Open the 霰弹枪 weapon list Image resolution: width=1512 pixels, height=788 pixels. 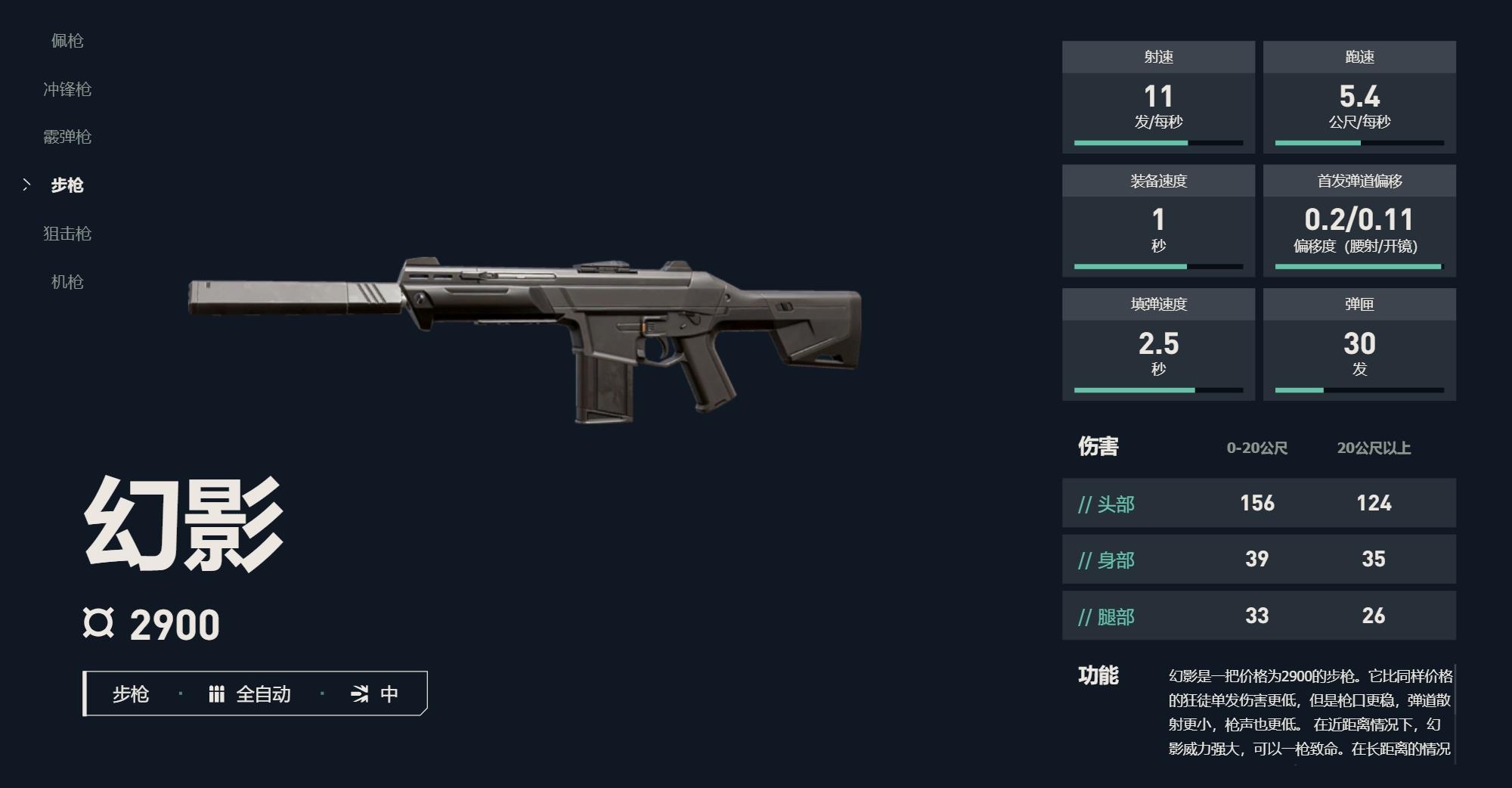tap(67, 137)
